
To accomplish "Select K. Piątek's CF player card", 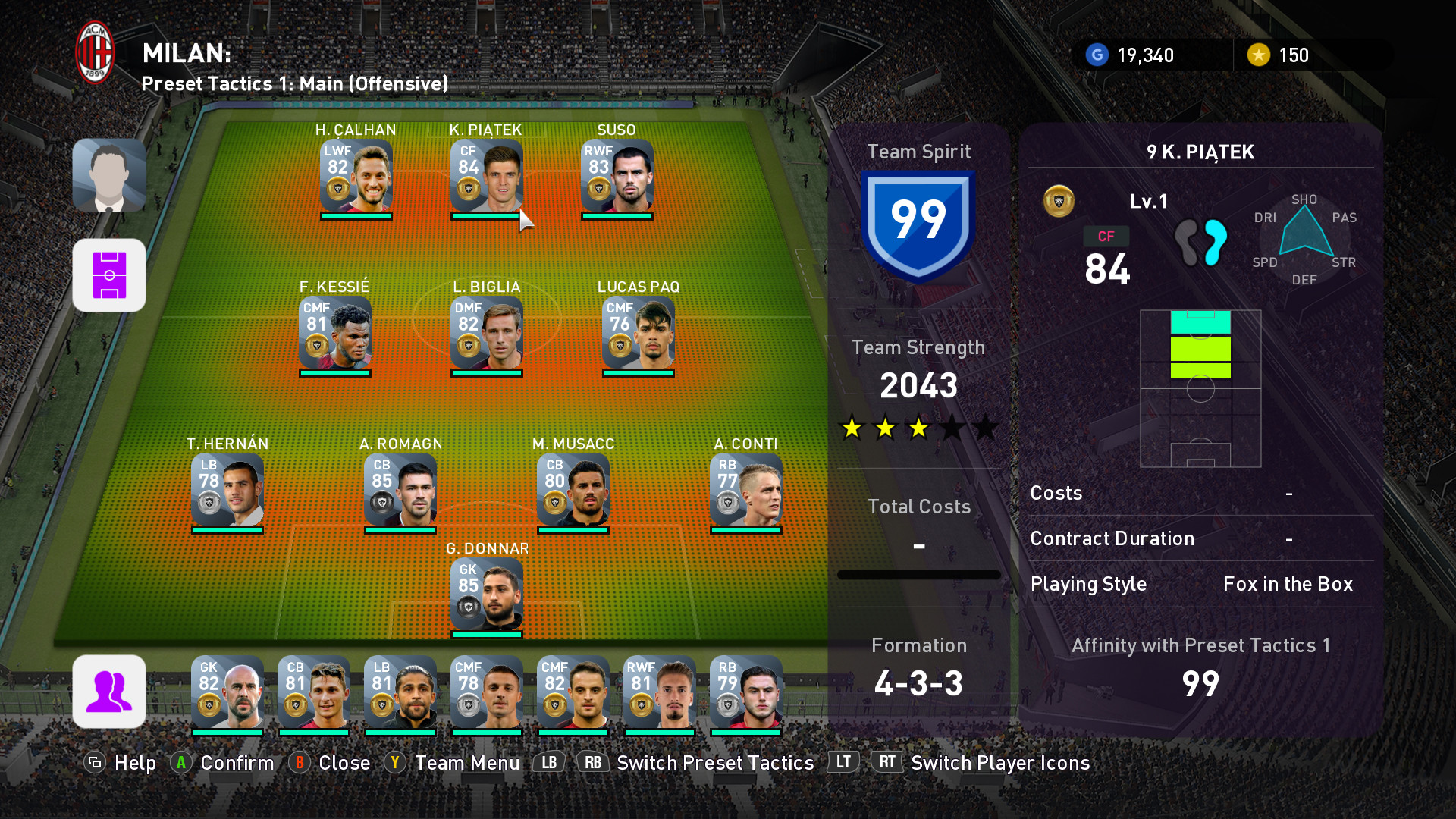I will [486, 176].
